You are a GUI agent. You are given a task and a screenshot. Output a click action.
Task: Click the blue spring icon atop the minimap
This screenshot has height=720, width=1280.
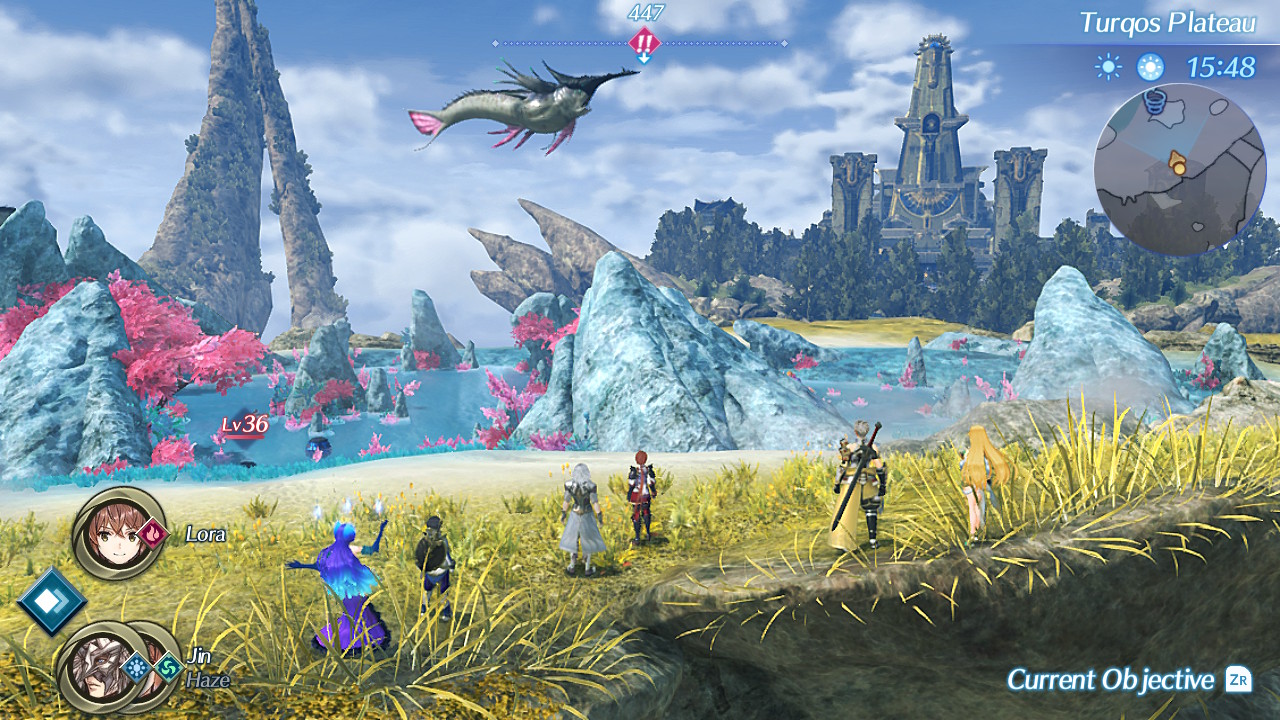1154,100
